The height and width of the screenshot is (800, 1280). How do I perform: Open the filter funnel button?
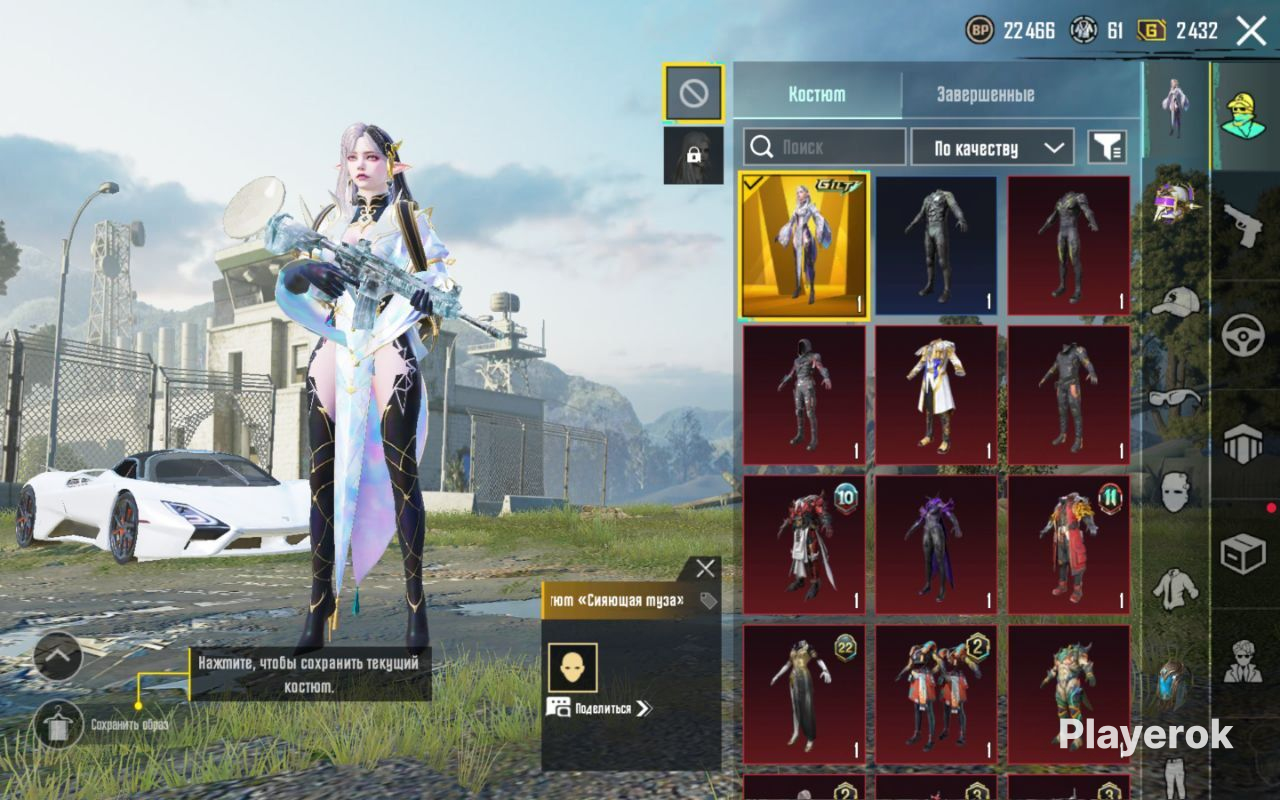tap(1107, 148)
